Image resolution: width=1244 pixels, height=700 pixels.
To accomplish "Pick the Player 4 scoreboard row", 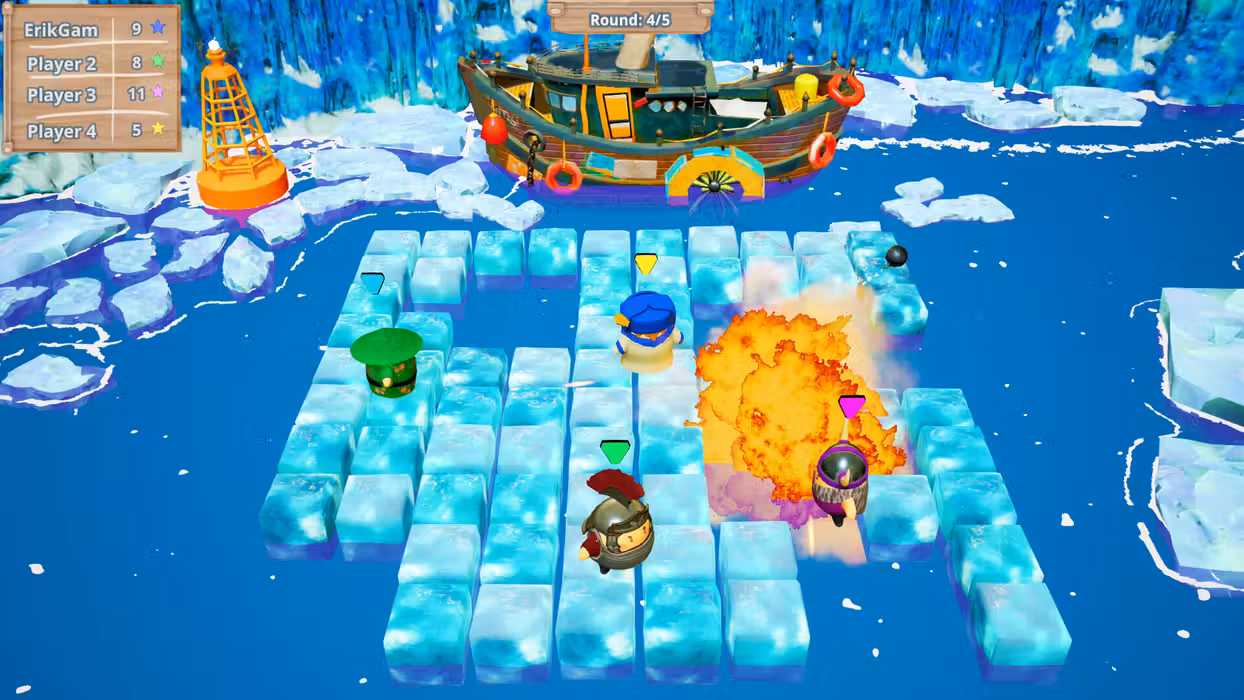I will 92,130.
